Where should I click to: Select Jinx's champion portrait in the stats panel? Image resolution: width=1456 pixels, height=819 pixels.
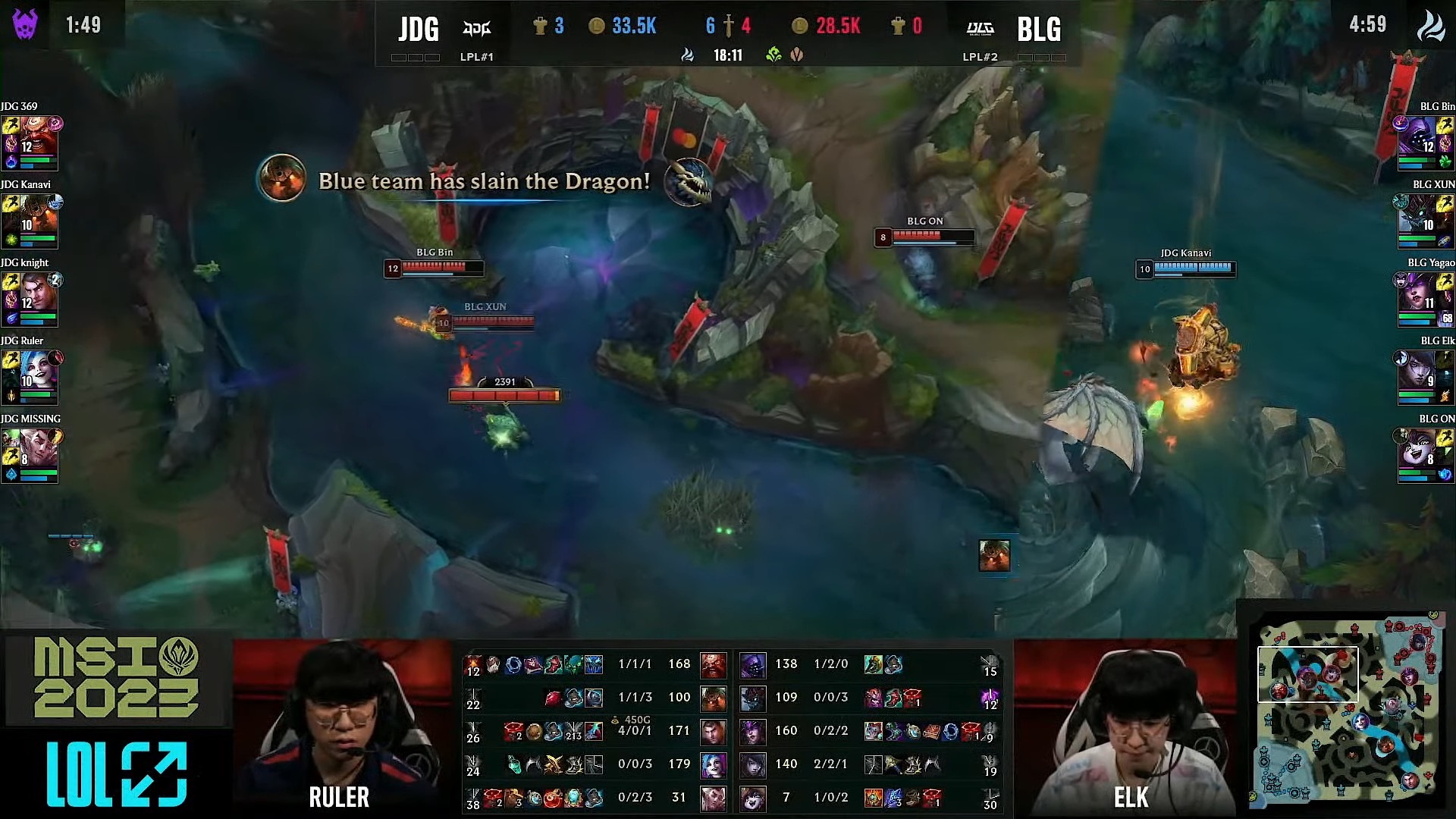[x=713, y=764]
